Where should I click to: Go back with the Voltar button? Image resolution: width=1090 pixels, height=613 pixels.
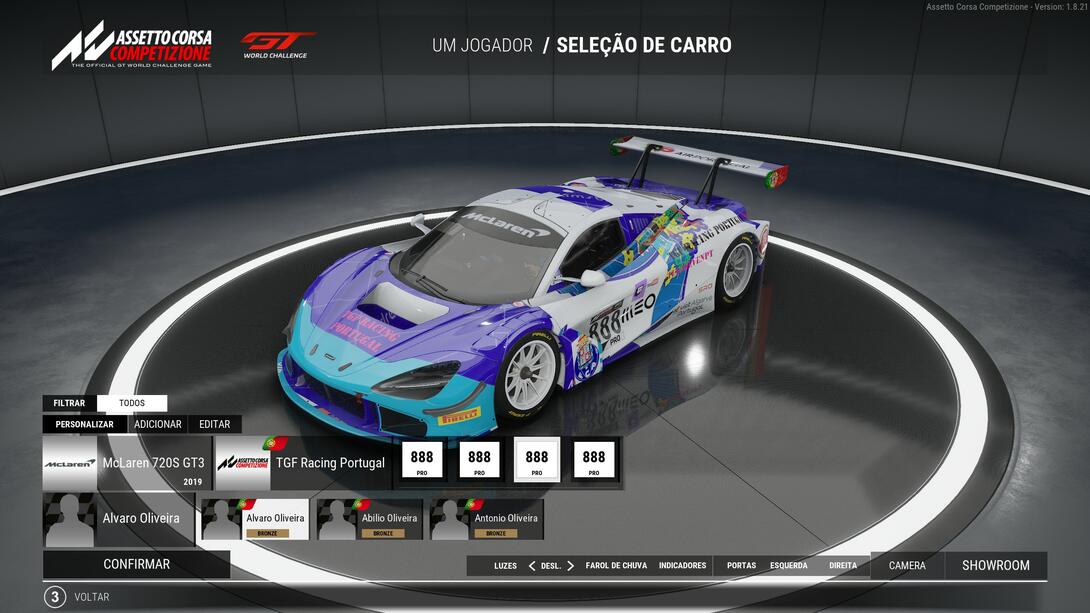[91, 597]
